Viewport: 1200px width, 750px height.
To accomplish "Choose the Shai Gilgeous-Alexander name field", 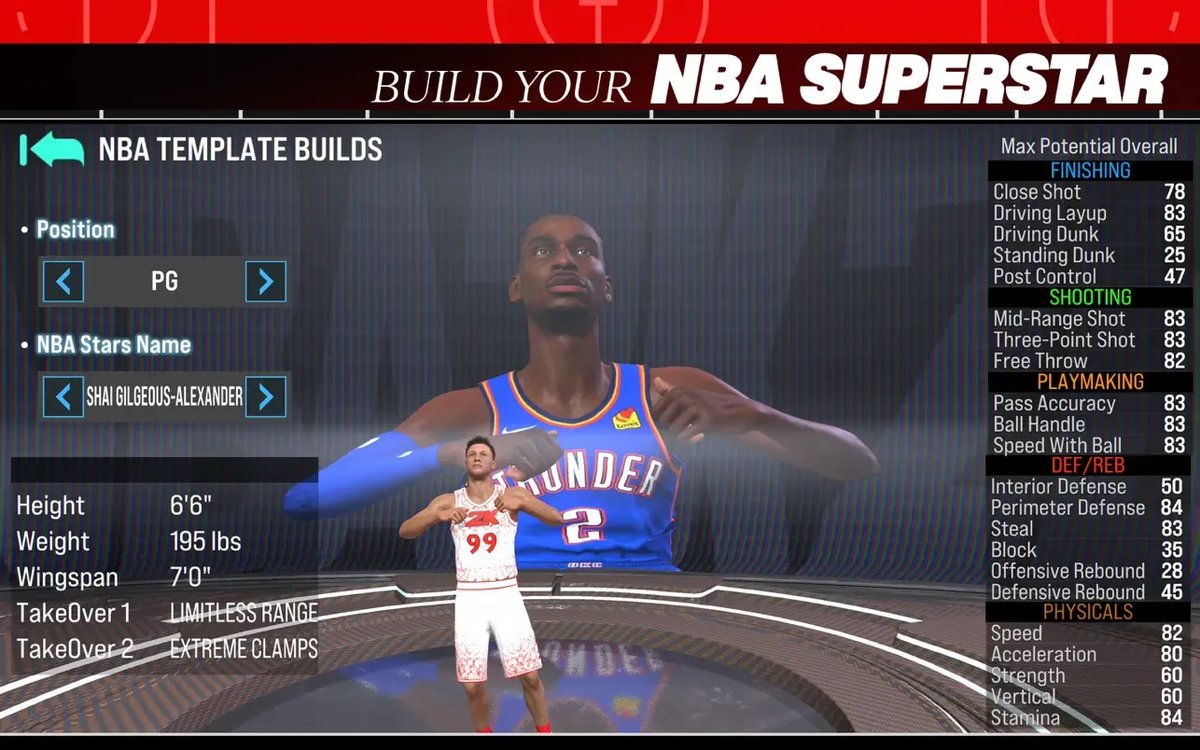I will tap(164, 397).
